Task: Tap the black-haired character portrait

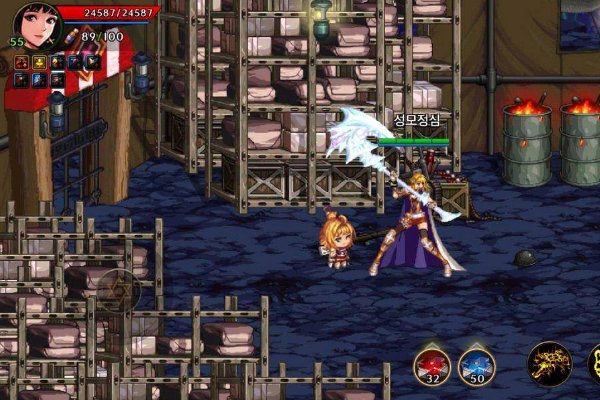Action: click(x=38, y=26)
